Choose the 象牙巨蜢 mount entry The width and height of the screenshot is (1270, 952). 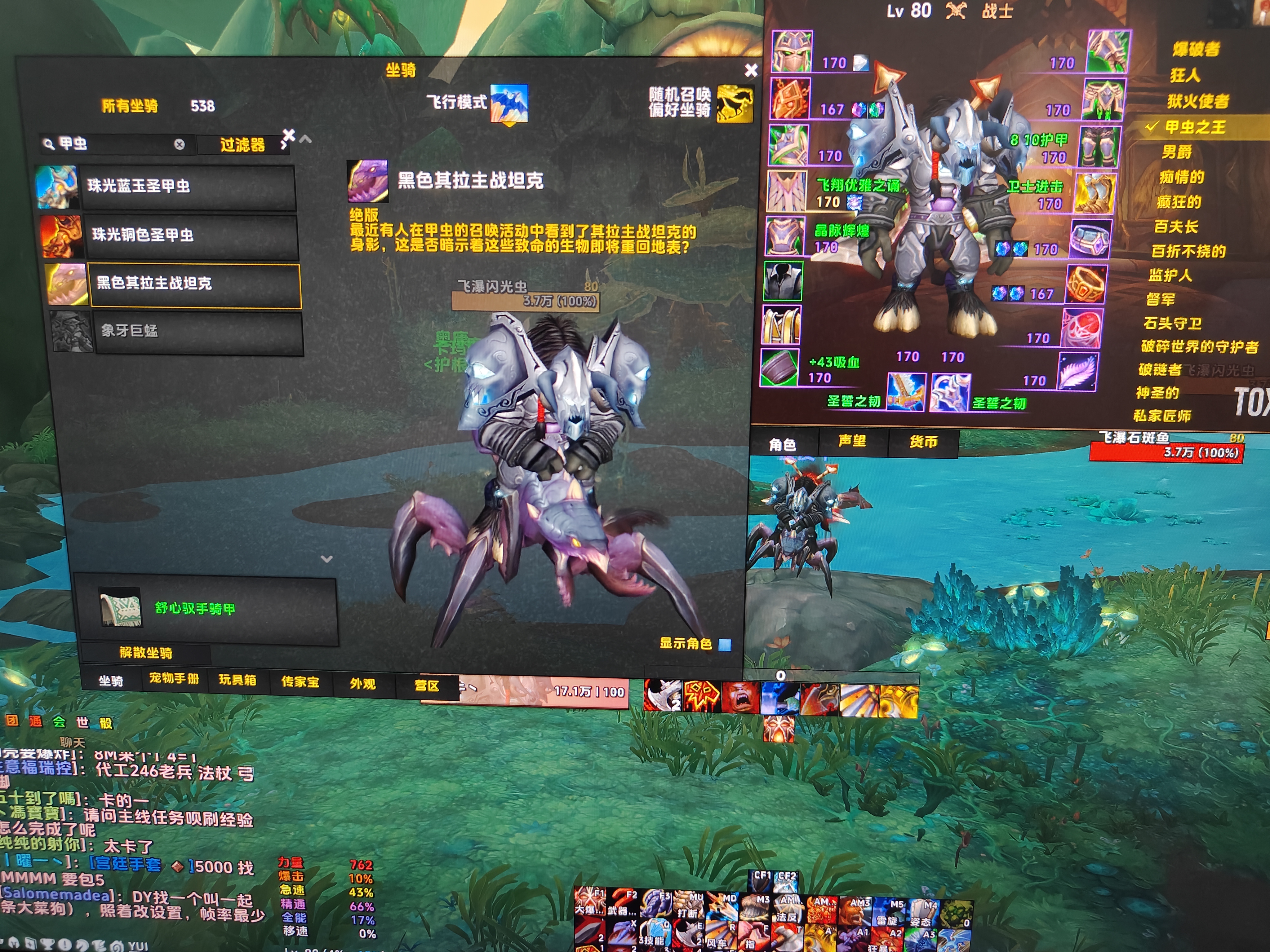(198, 331)
